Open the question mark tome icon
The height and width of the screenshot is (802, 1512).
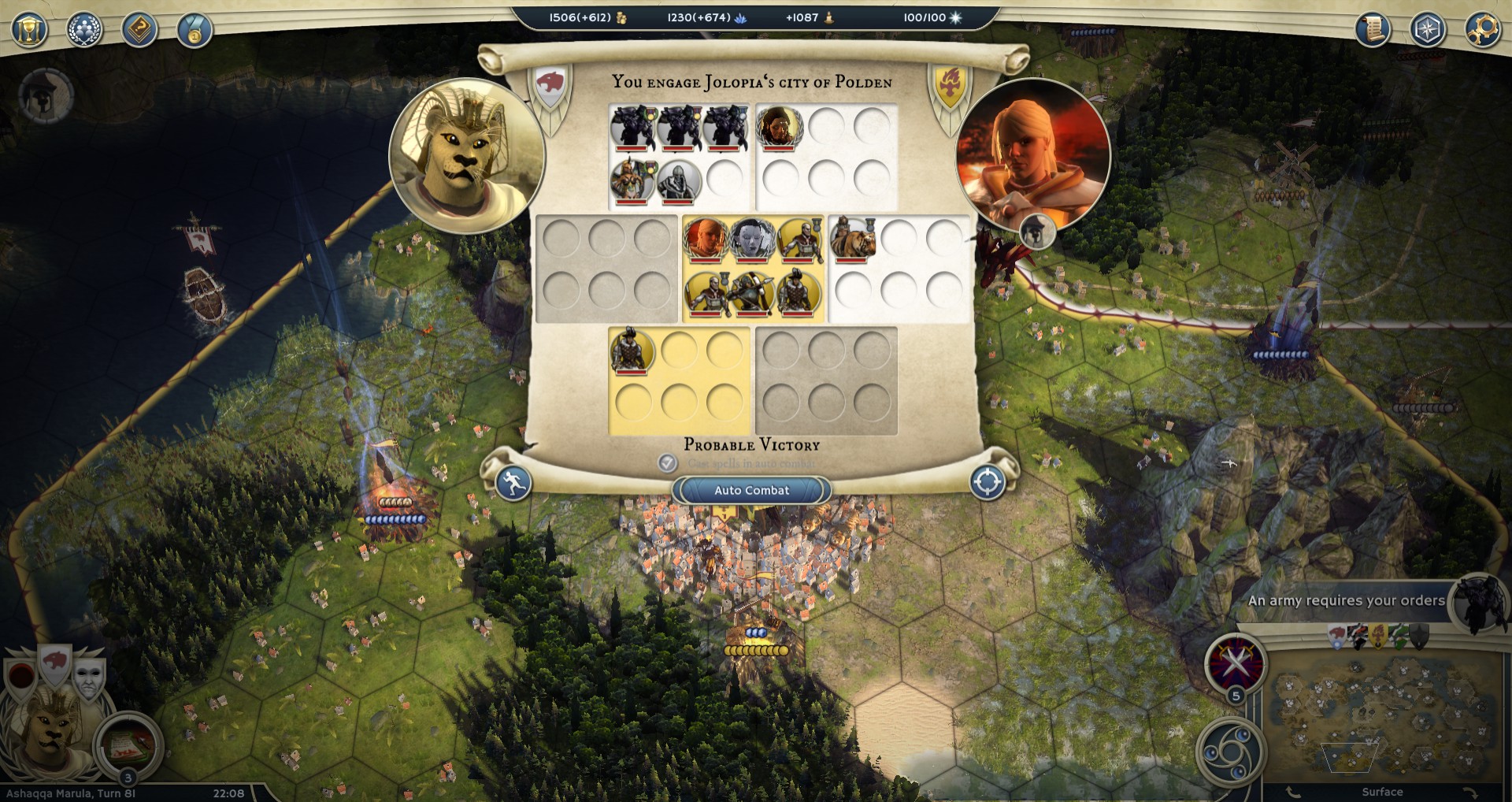tap(139, 31)
